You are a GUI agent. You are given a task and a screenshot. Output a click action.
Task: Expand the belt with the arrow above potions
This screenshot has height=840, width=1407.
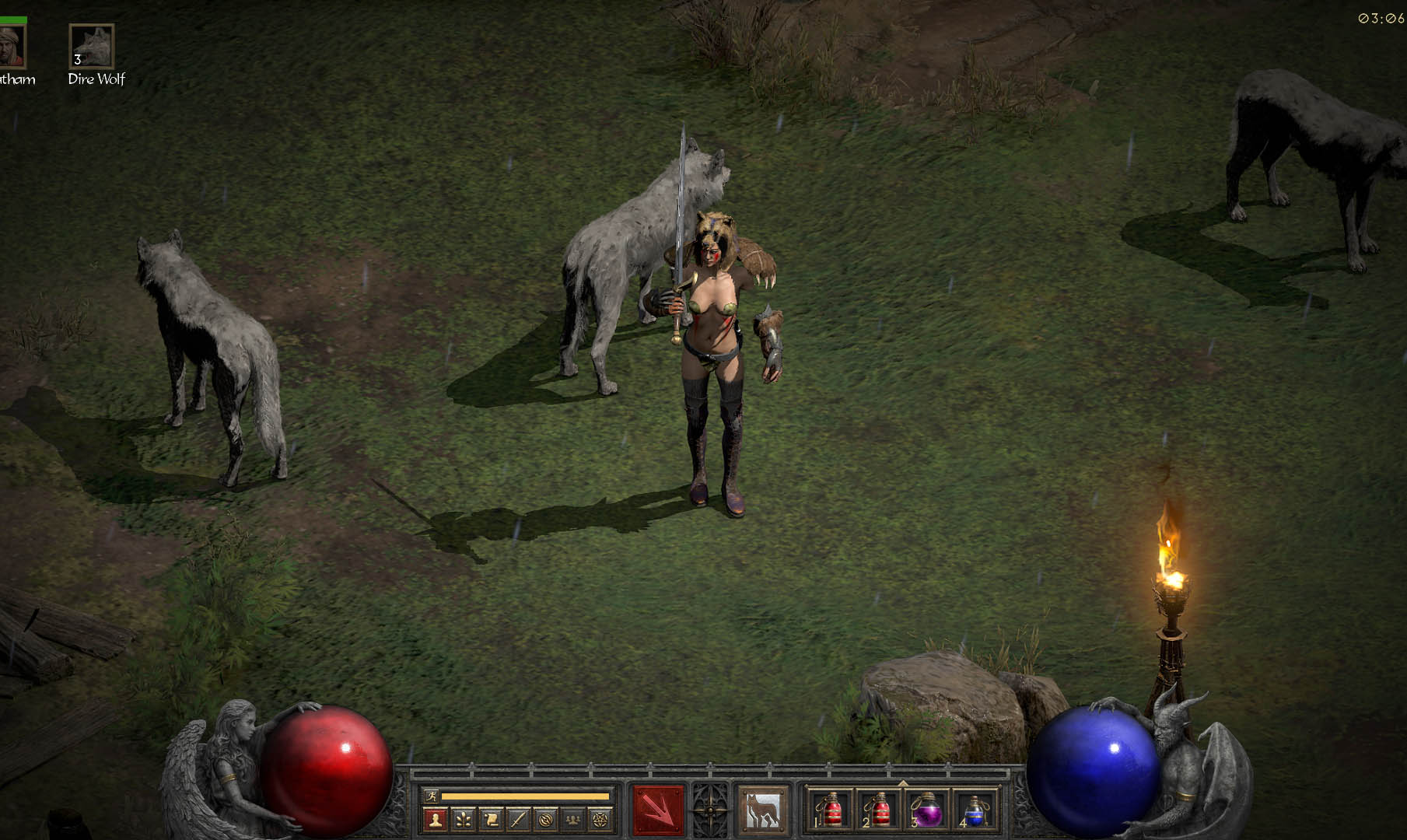(902, 782)
